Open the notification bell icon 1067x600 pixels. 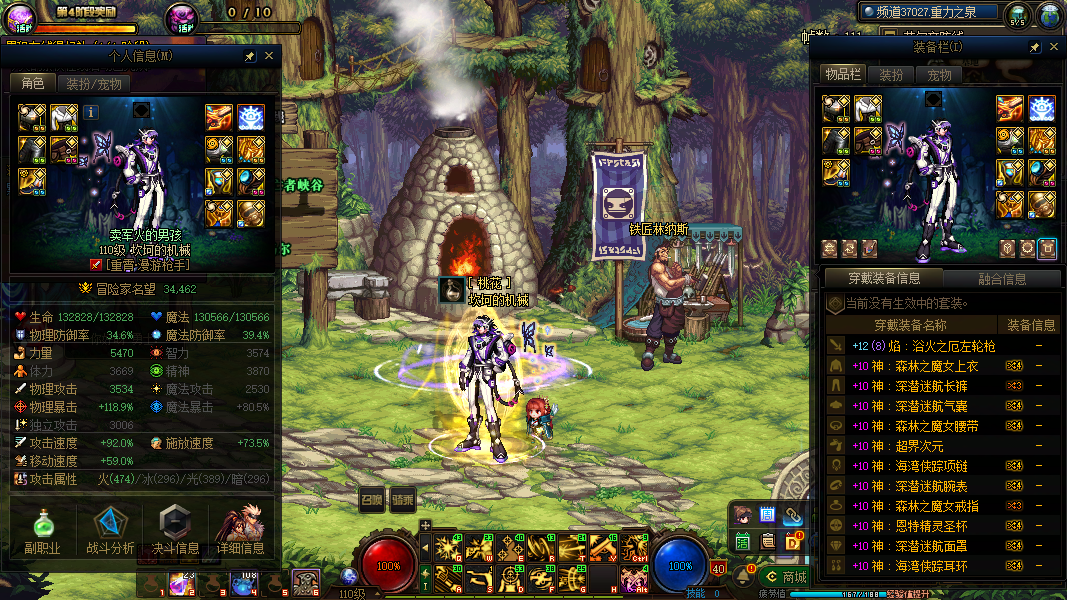click(x=744, y=576)
